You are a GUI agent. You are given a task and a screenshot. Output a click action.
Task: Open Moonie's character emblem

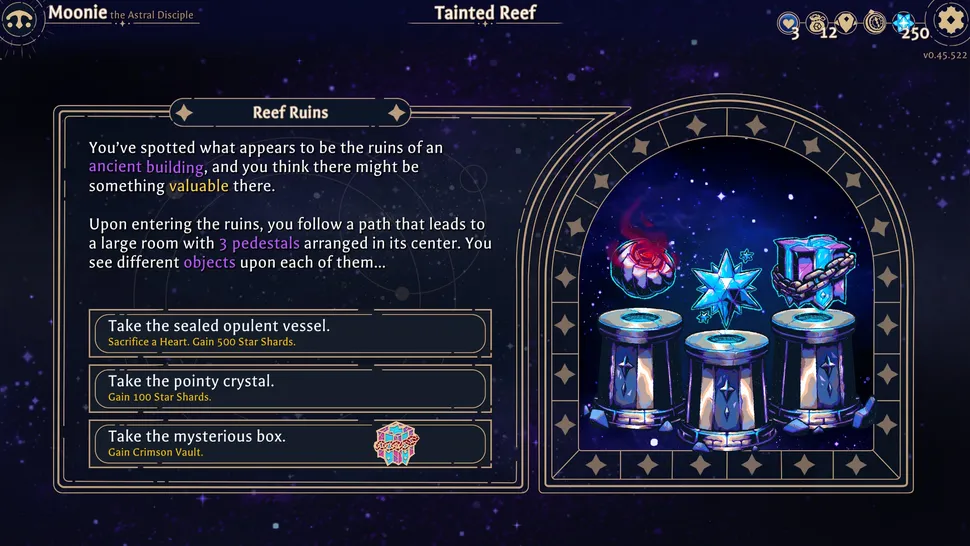(20, 20)
